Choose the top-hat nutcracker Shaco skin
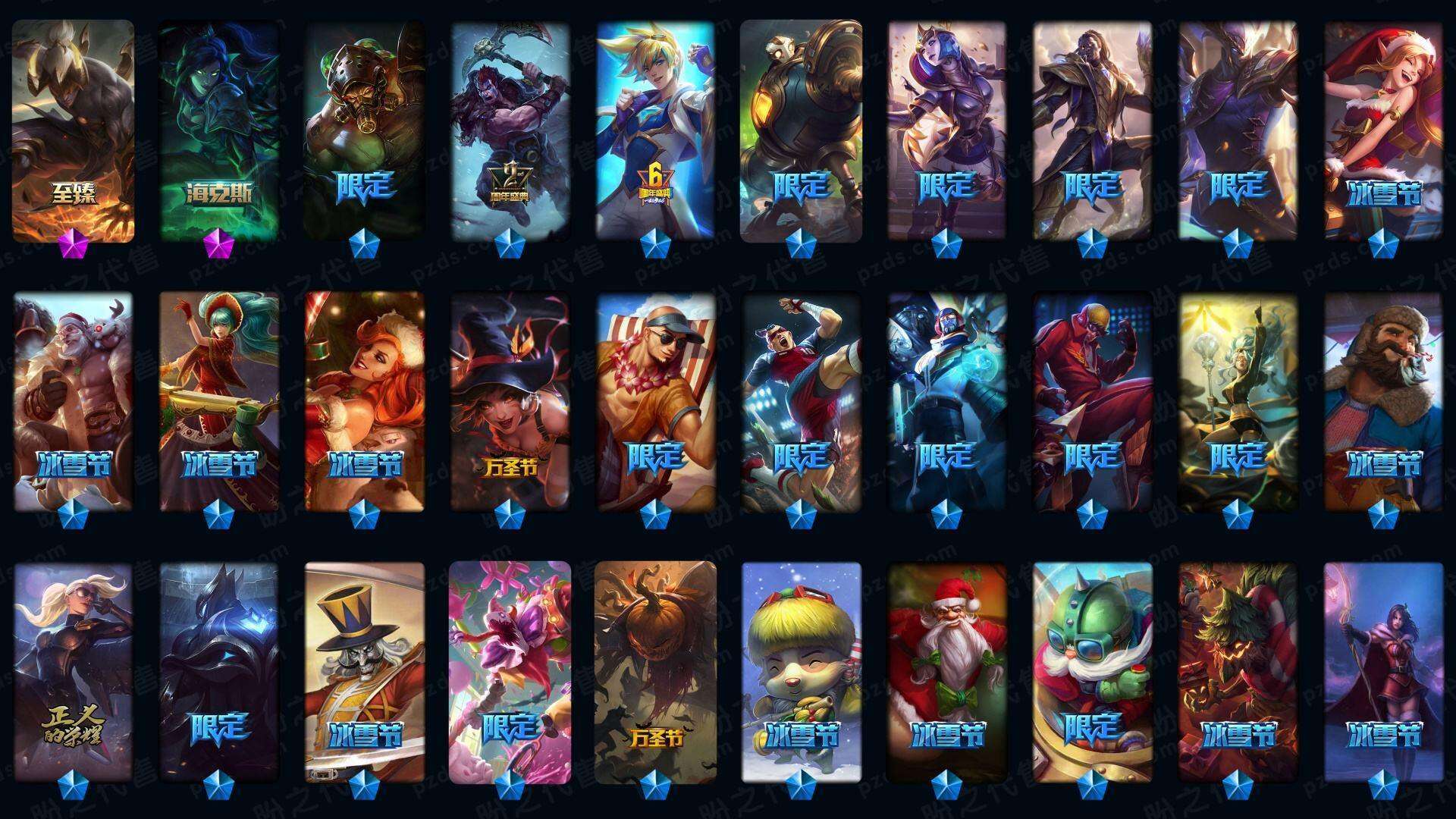1456x819 pixels. pyautogui.click(x=364, y=672)
